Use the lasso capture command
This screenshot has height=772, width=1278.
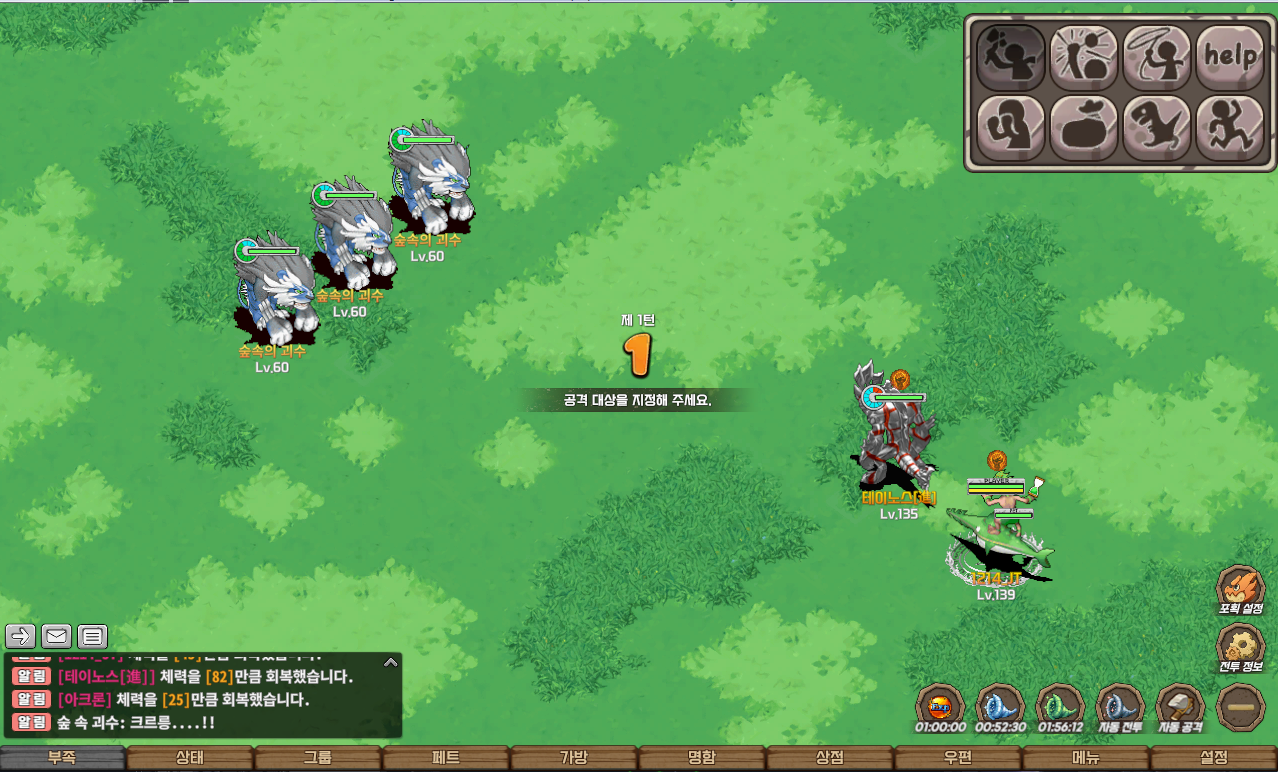point(1157,57)
